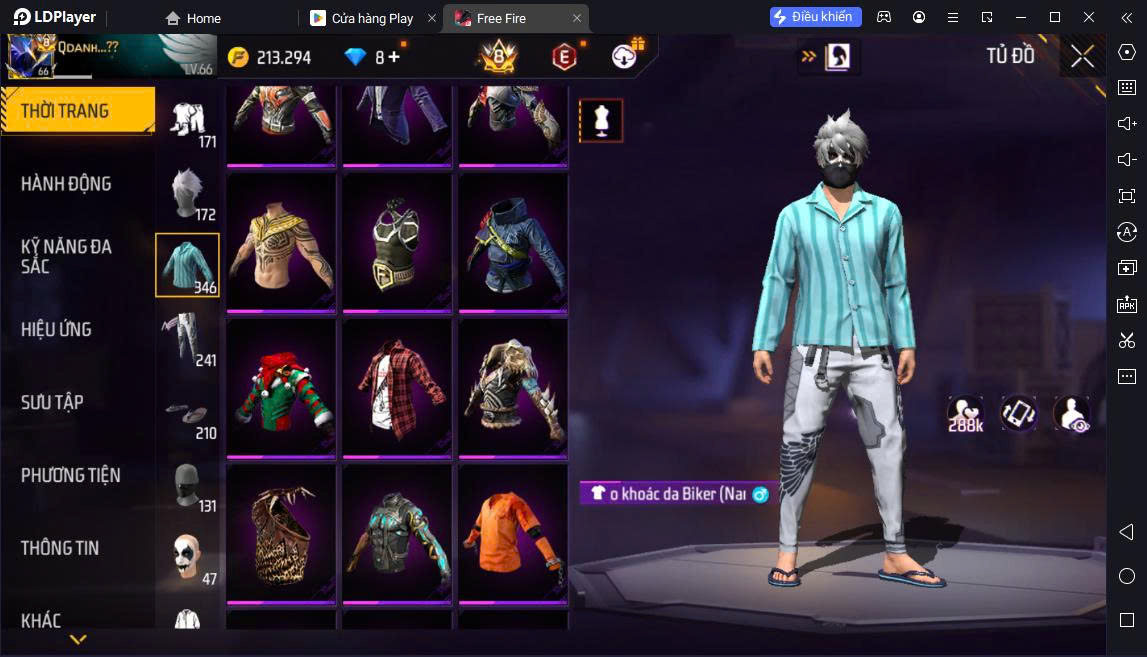Equip the orange long-sleeve shirt
Viewport: 1147px width, 657px height.
513,534
